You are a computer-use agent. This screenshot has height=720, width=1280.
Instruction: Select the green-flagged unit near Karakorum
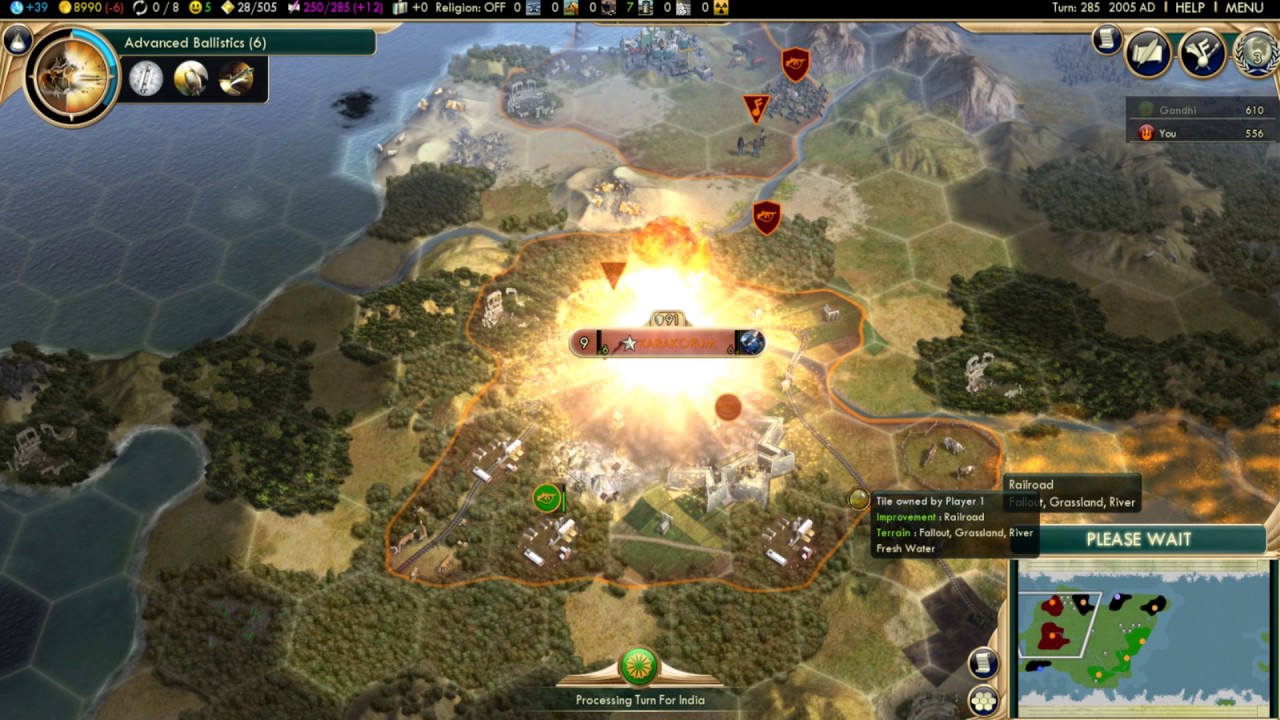click(x=546, y=496)
